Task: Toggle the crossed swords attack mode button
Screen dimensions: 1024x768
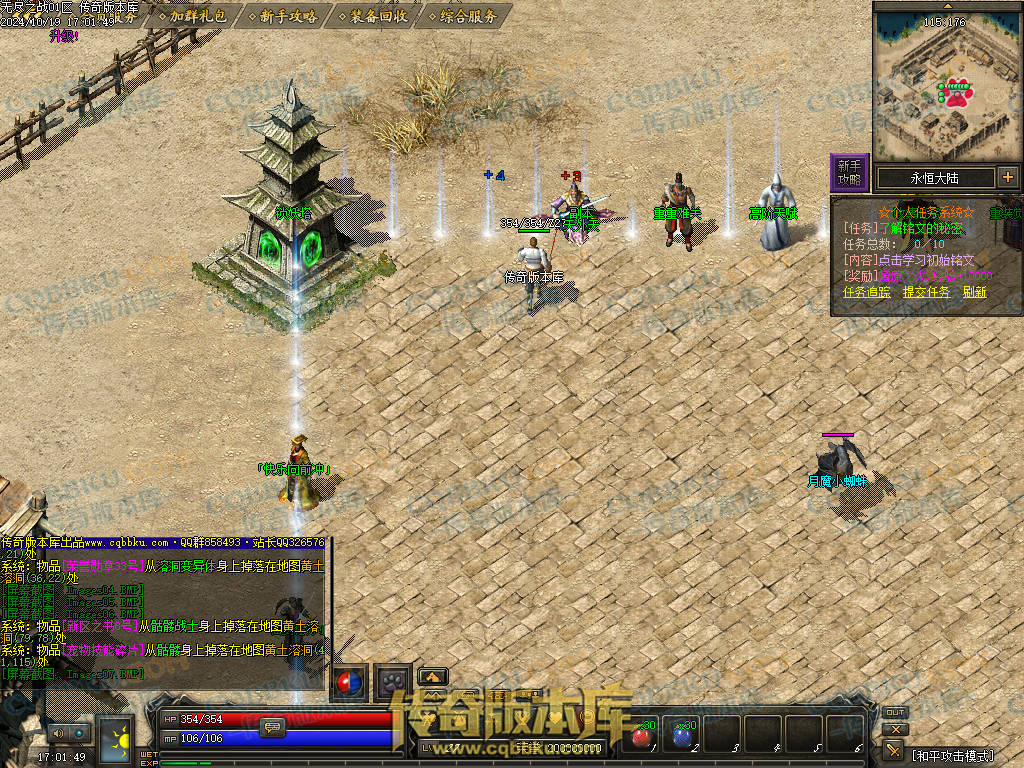Action: tap(894, 750)
